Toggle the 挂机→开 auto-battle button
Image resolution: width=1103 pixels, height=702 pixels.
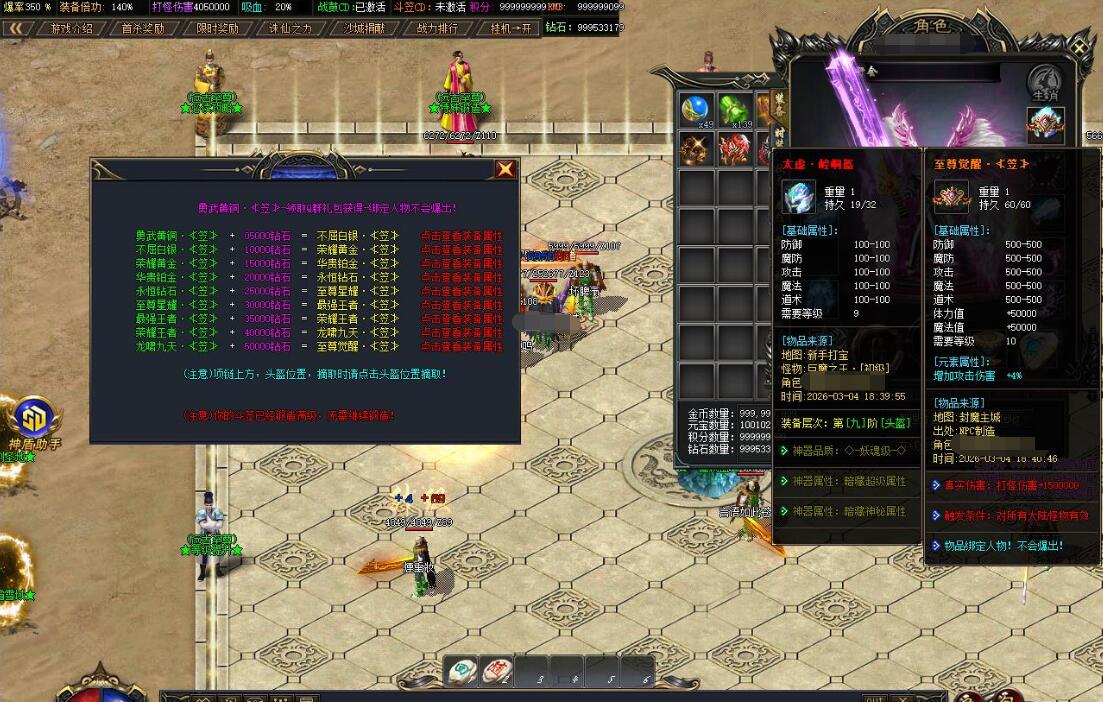(511, 28)
